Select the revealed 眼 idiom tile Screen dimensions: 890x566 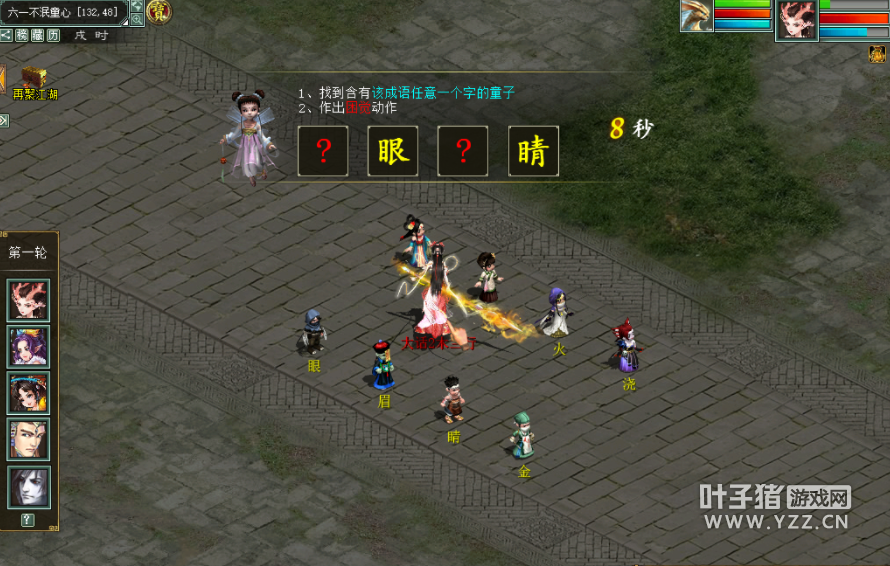click(393, 151)
